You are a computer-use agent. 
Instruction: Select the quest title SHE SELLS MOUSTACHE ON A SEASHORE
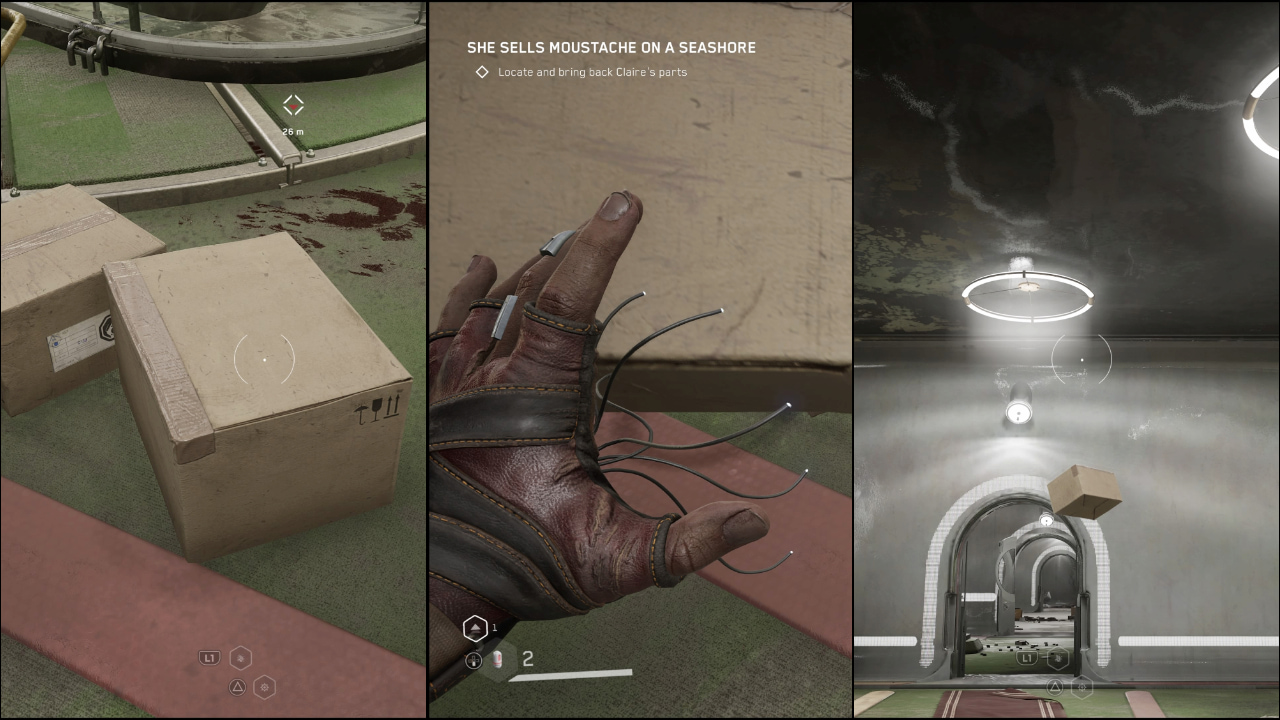(611, 47)
